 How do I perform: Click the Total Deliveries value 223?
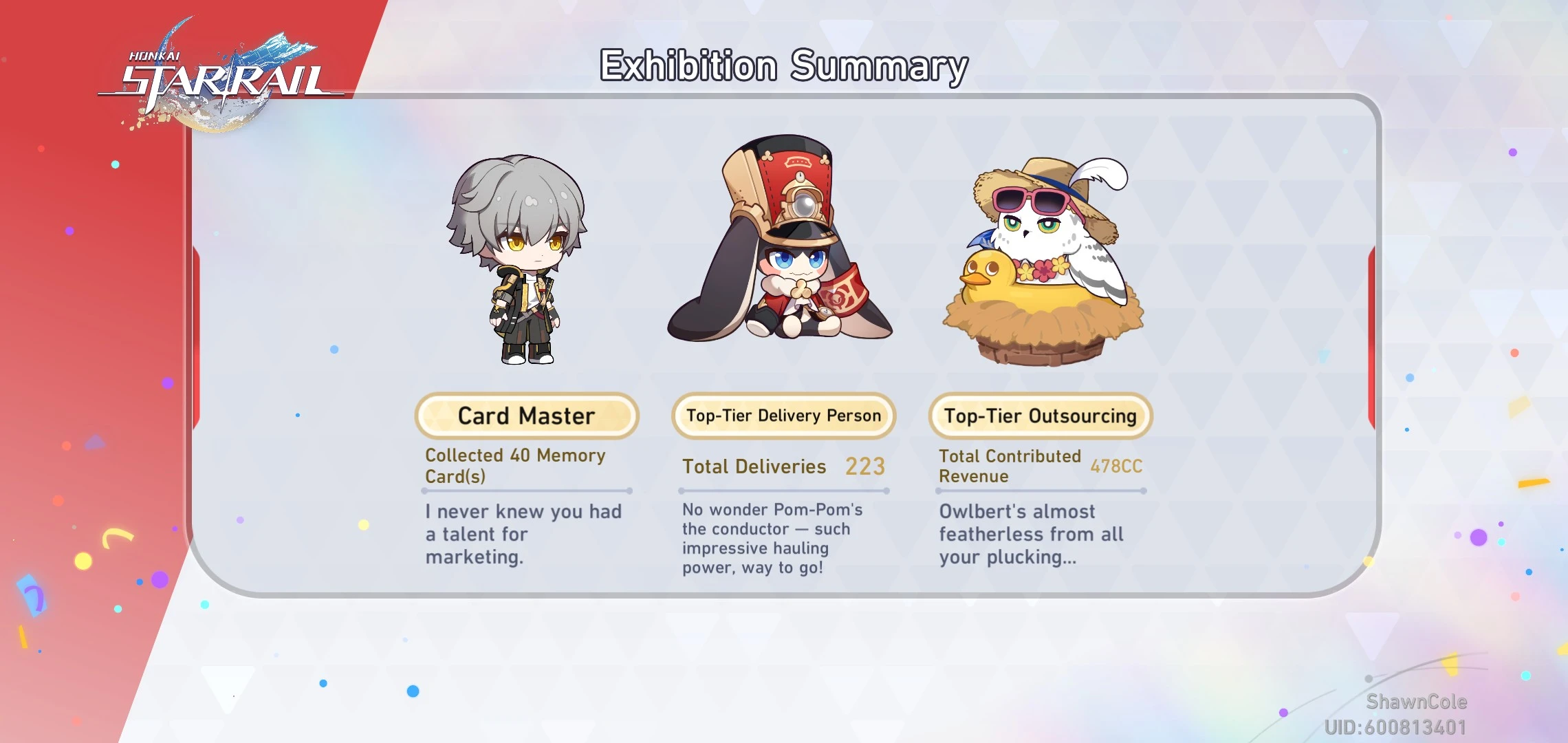point(865,466)
